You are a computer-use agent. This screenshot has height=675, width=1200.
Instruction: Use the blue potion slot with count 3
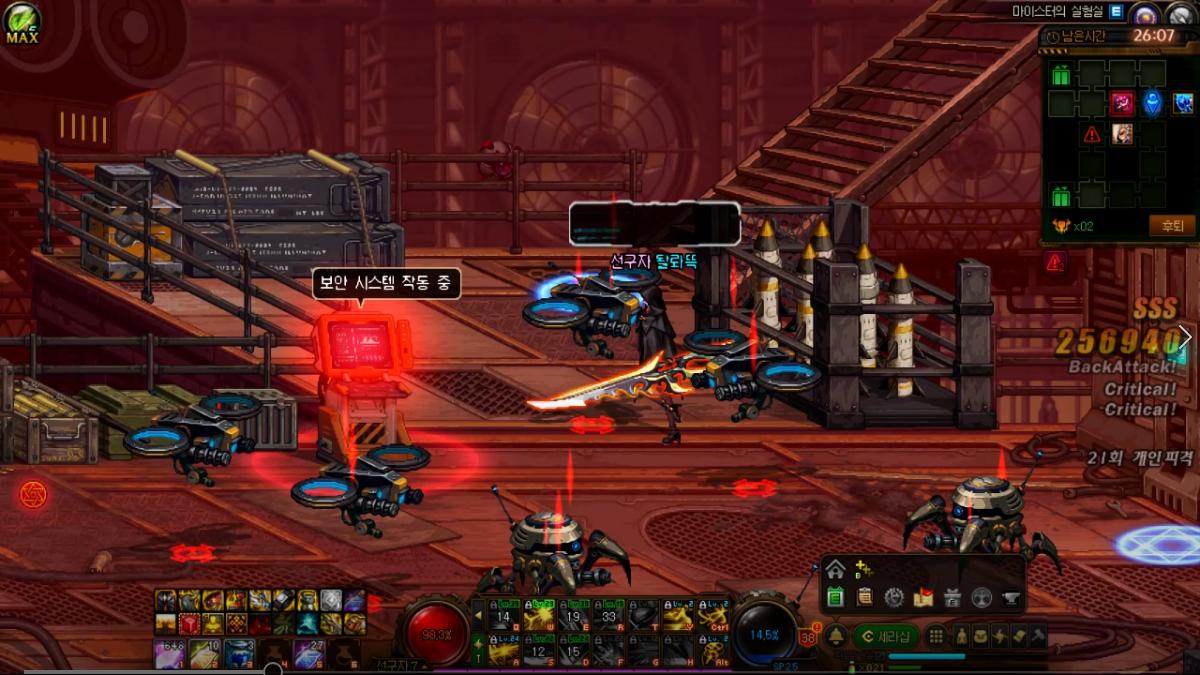240,655
